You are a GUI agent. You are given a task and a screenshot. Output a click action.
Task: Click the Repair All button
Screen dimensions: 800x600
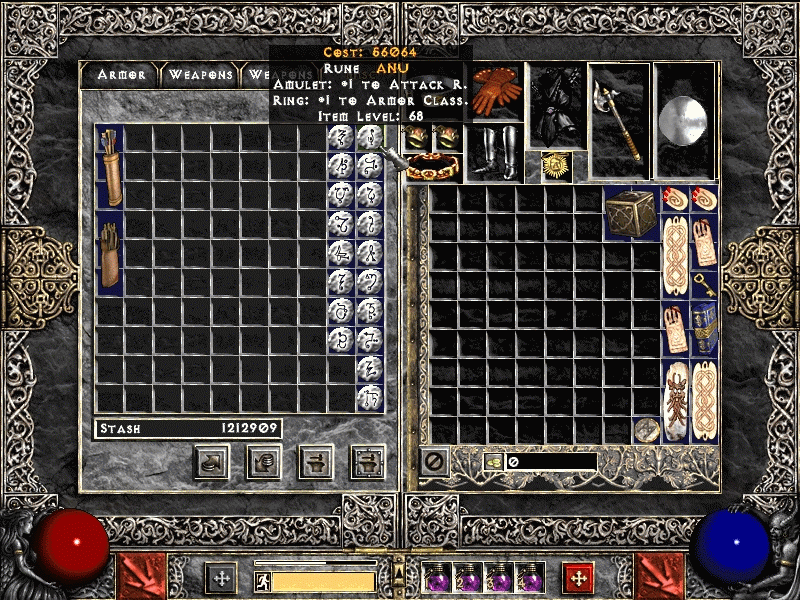[367, 462]
